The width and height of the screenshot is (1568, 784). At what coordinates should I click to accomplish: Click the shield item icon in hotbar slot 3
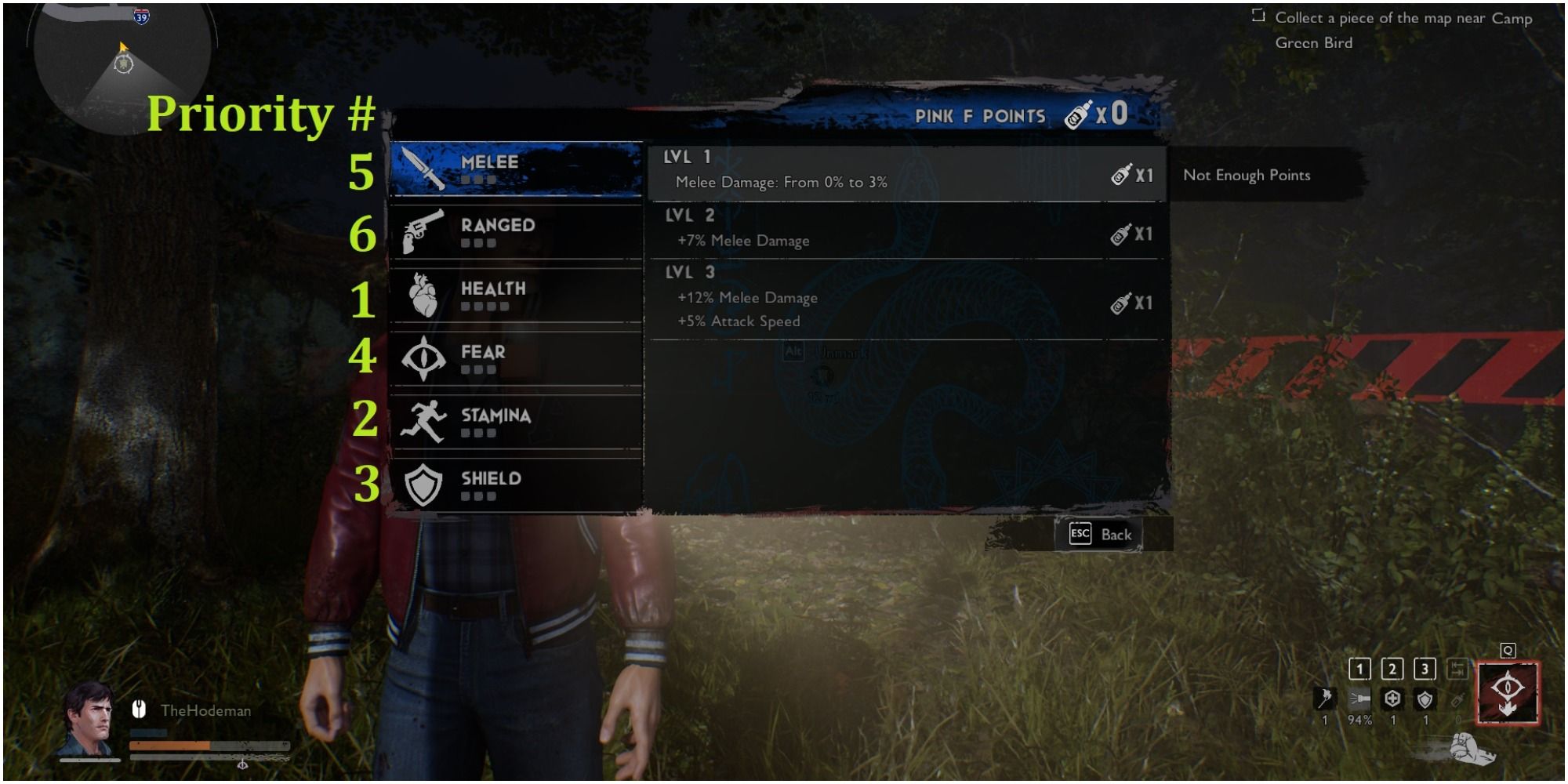[x=1423, y=699]
